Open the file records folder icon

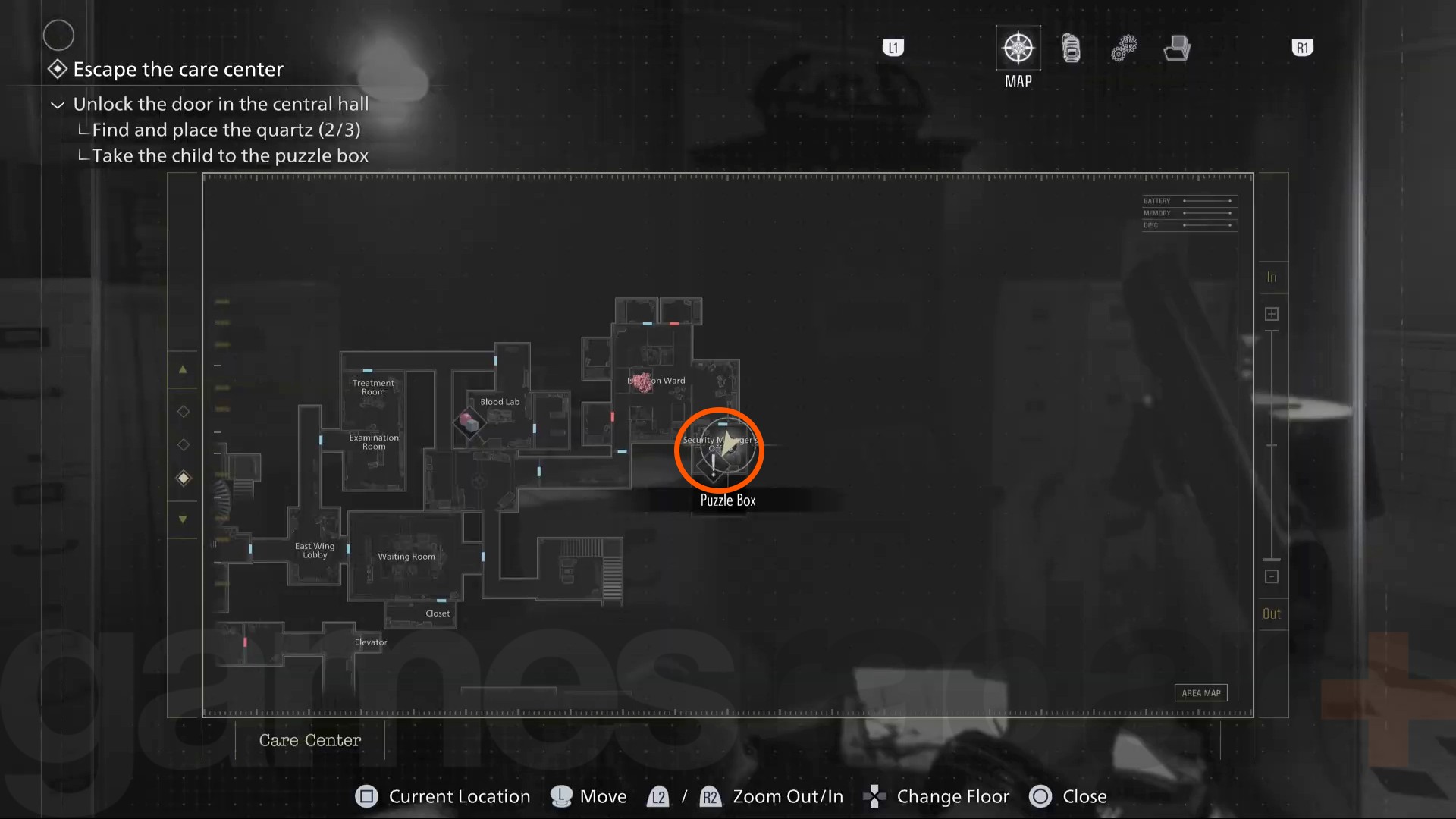1176,47
